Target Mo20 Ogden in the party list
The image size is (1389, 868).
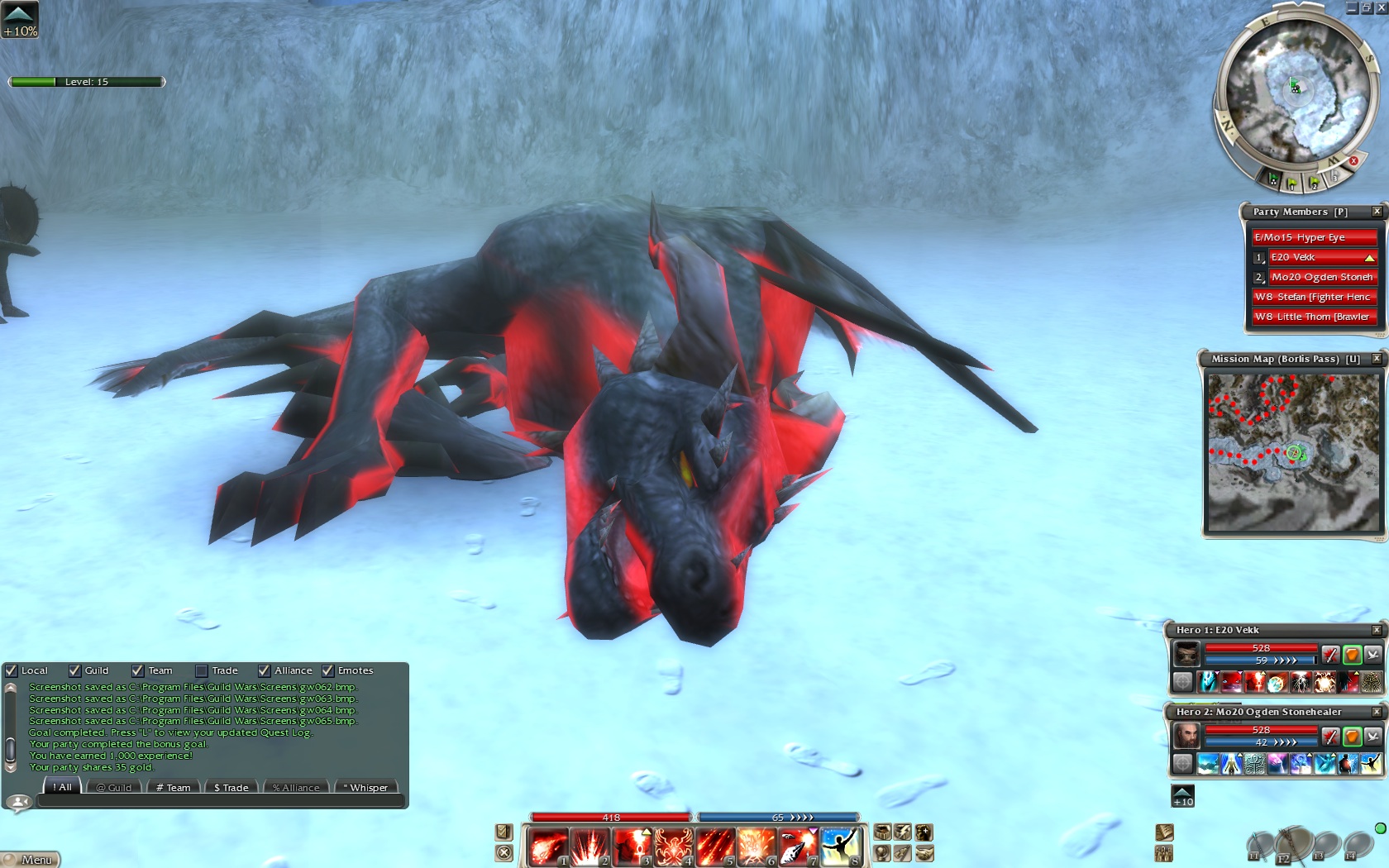coord(1321,277)
